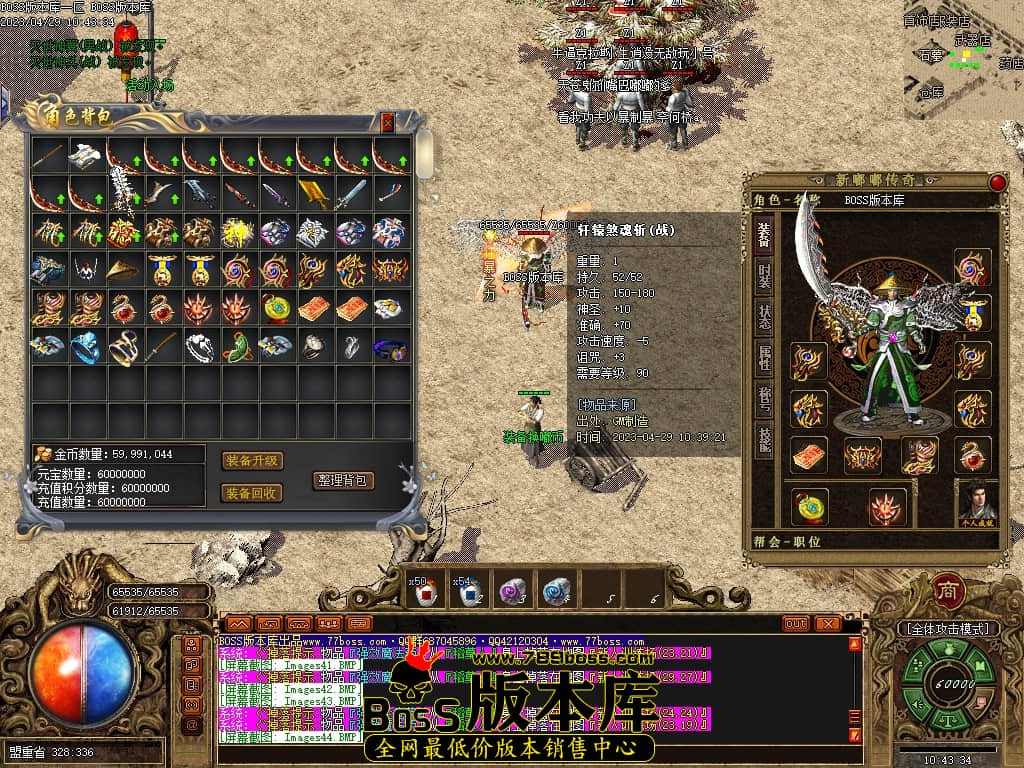
Task: Pick the bamboo straw hat item
Action: [125, 270]
